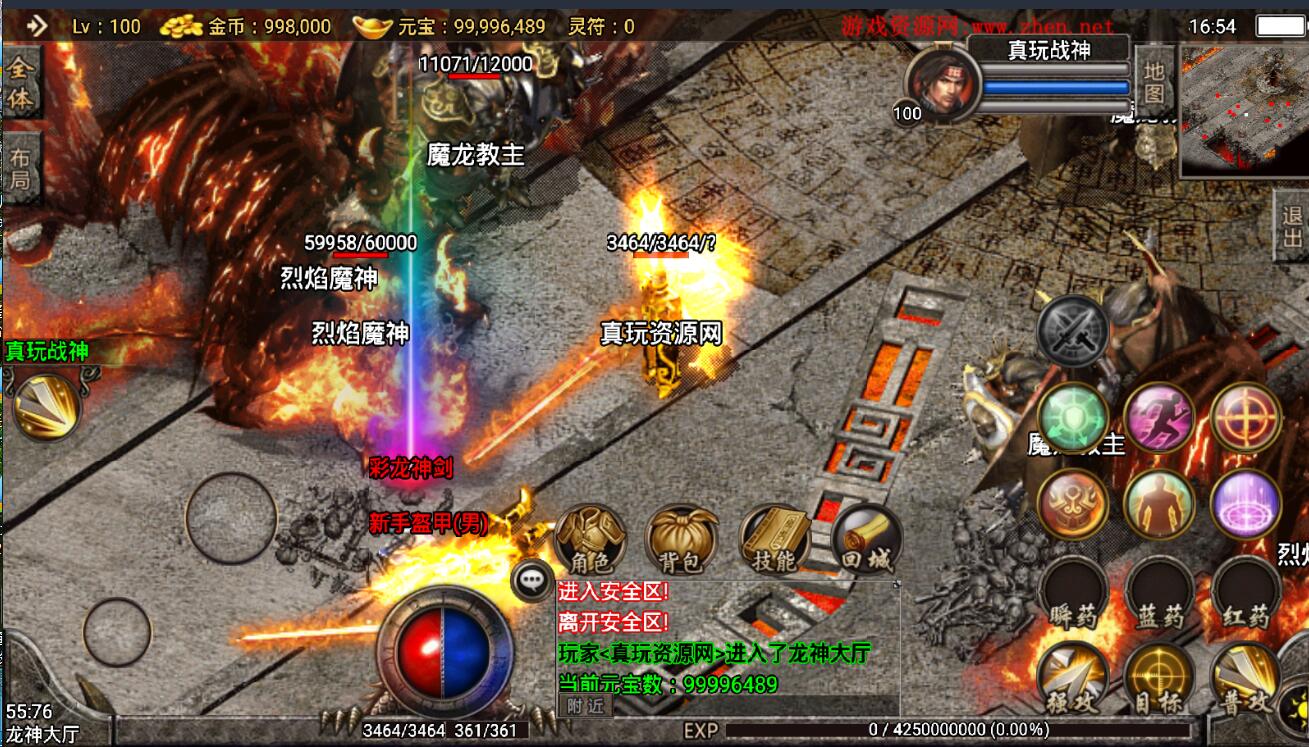Open the chat speech bubble button
Screen dimensions: 1309x747
532,578
